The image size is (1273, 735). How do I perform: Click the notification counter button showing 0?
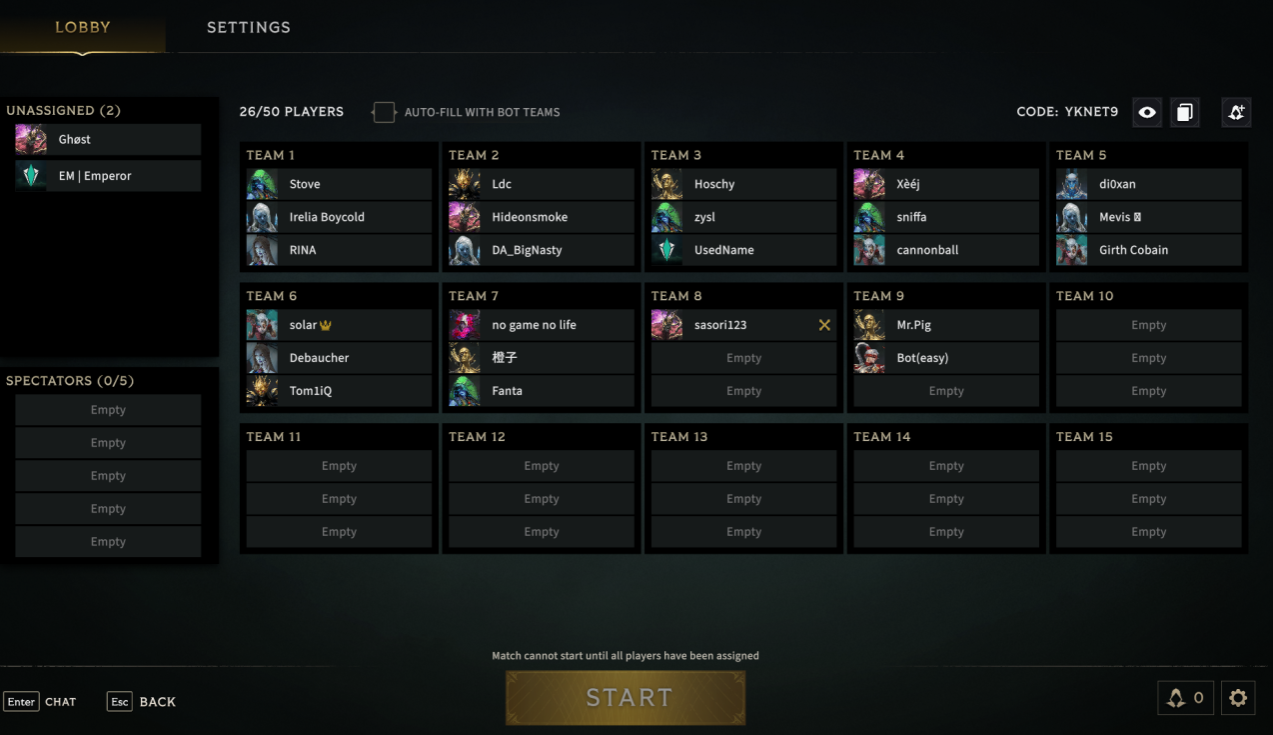click(x=1185, y=698)
